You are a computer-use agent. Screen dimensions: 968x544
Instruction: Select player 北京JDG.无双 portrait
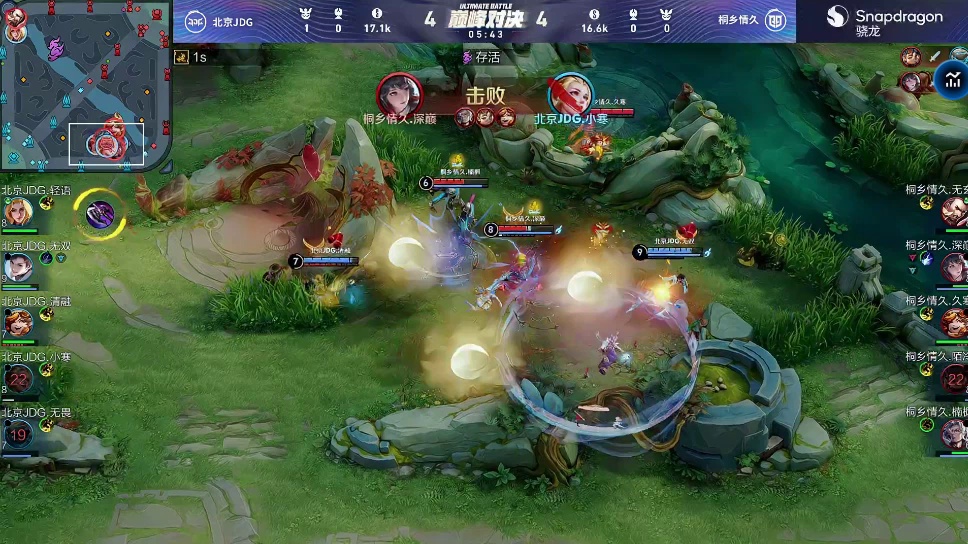[x=17, y=268]
